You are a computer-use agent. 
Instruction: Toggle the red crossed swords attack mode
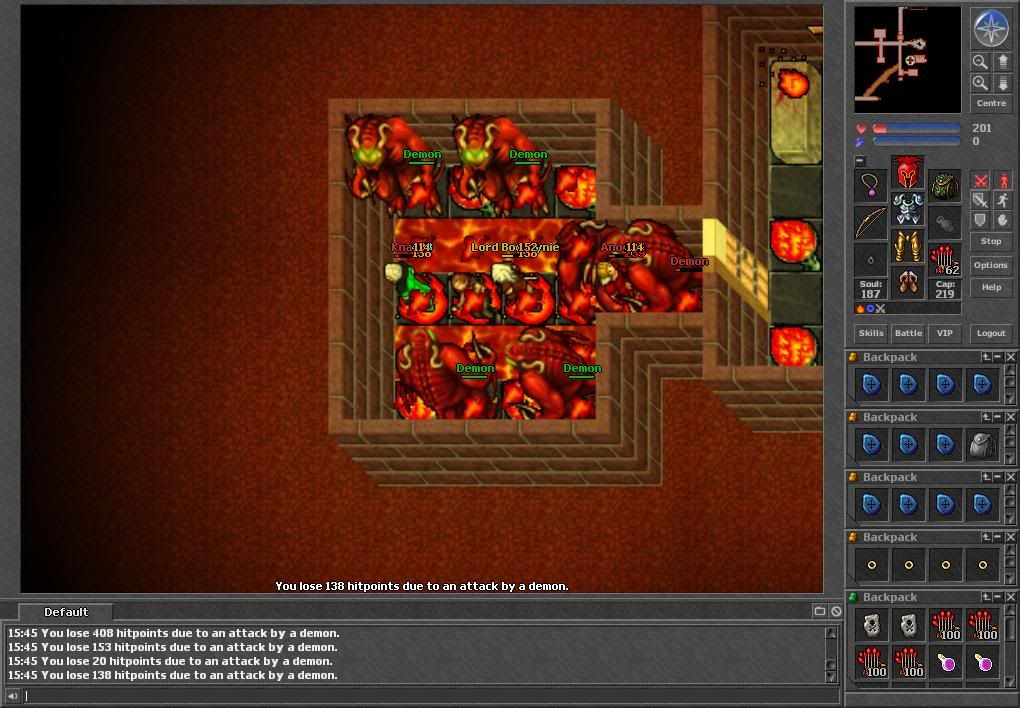coord(981,181)
